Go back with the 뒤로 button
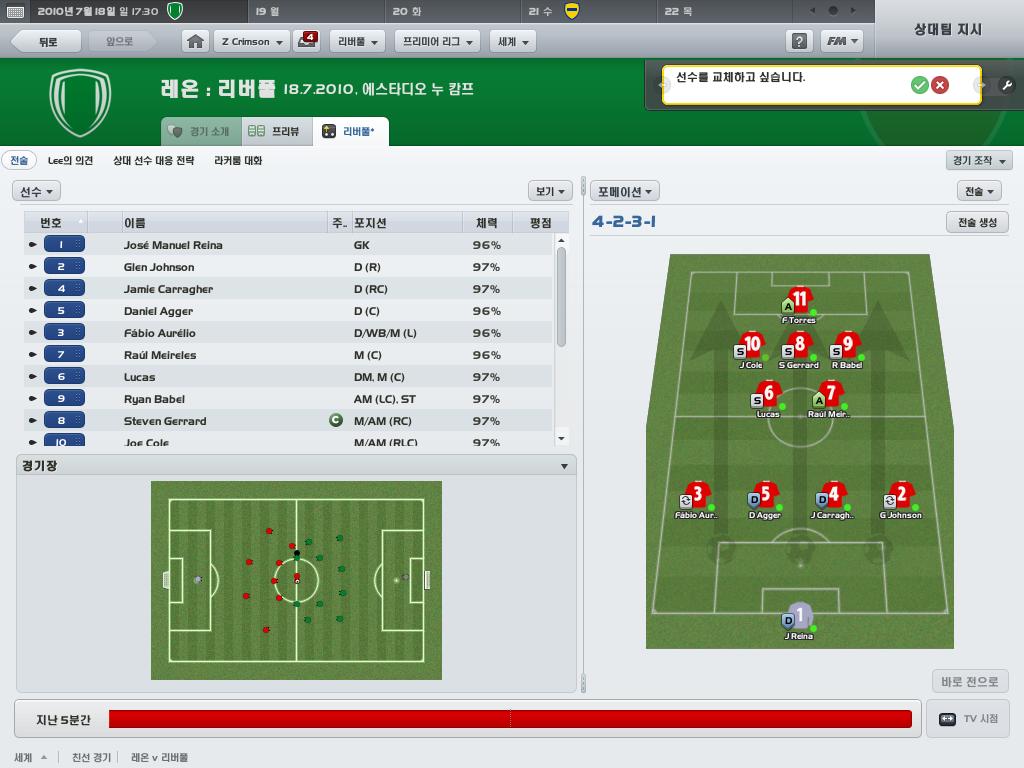 pyautogui.click(x=48, y=42)
